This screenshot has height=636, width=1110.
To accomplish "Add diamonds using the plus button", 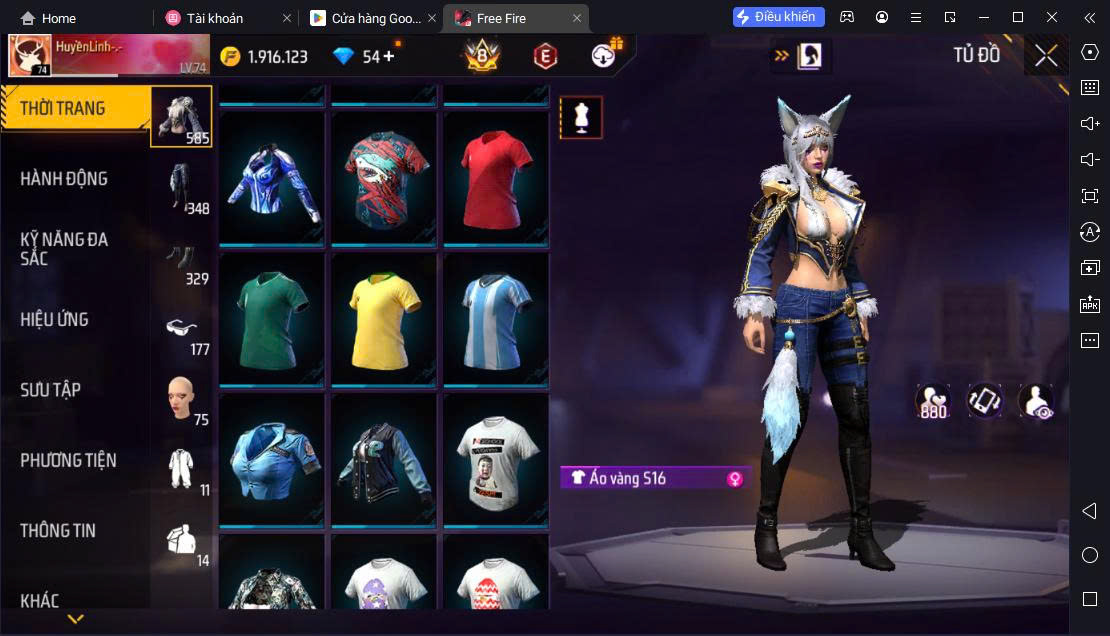I will [389, 56].
